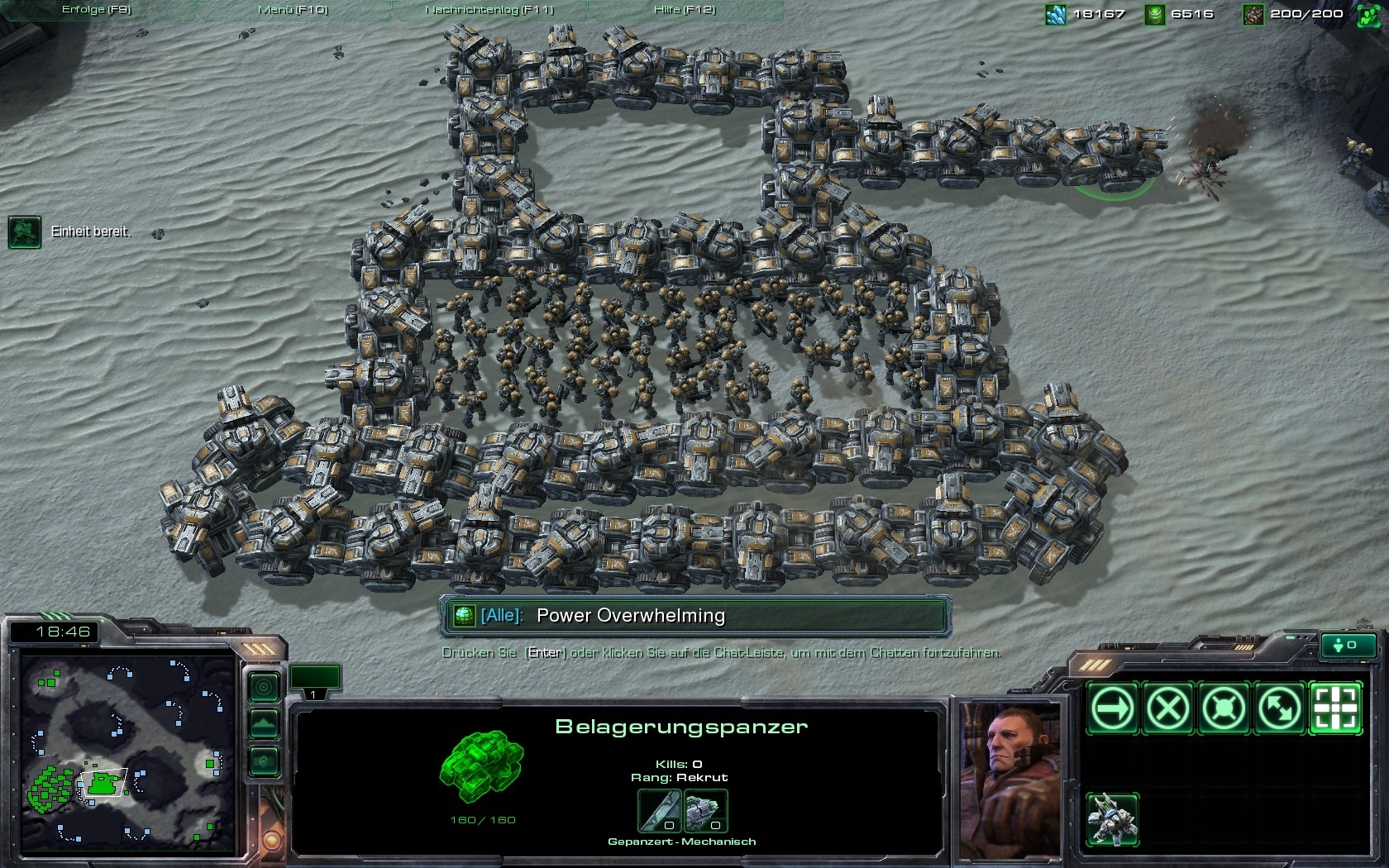
Task: Select the Patrol command with diagonal arrows
Action: click(1280, 708)
